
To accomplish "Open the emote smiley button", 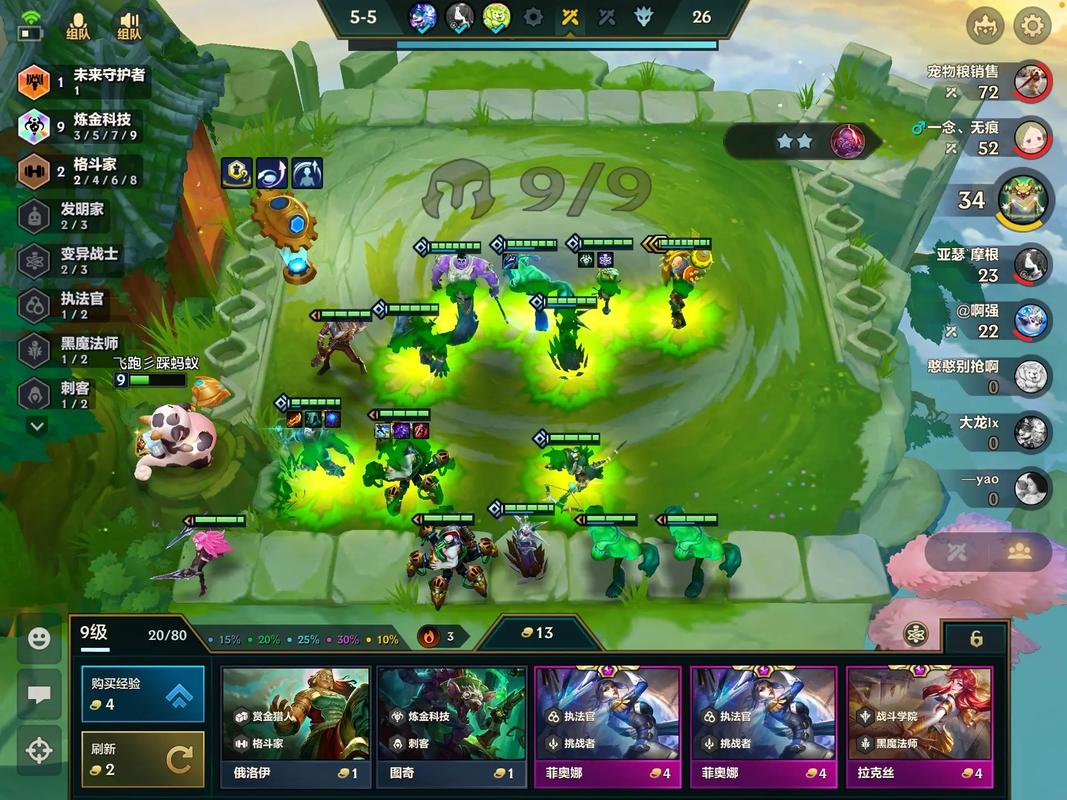I will (39, 639).
